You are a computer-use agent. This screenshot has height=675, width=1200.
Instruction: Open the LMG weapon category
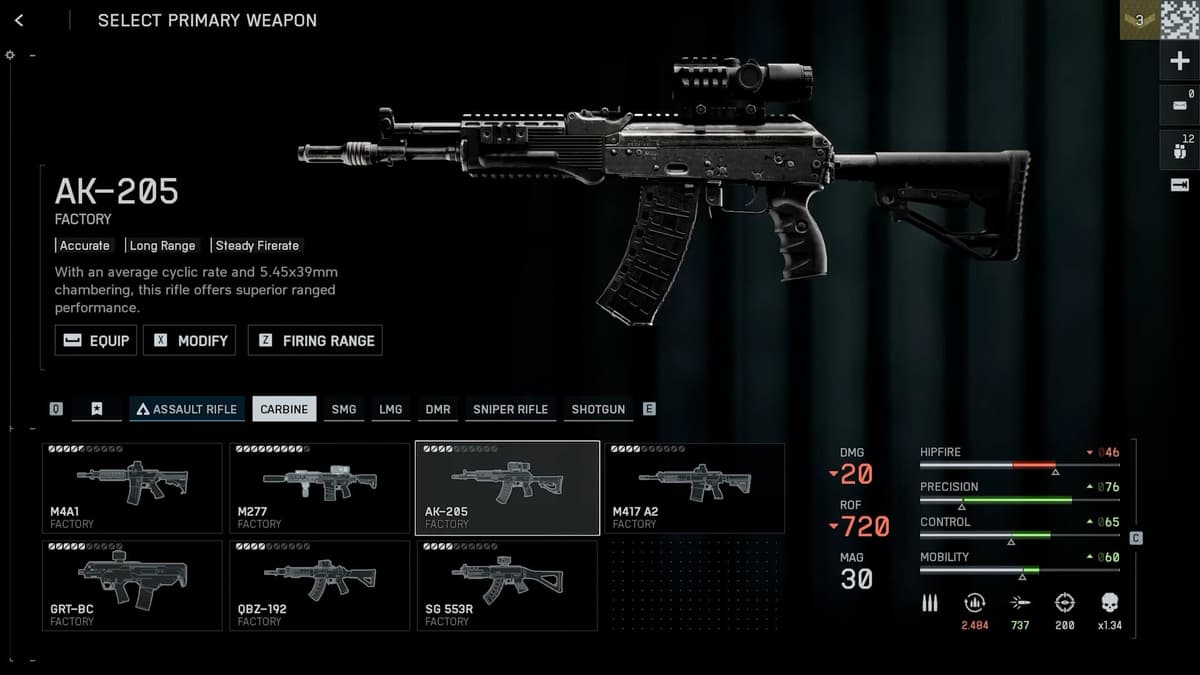[390, 409]
